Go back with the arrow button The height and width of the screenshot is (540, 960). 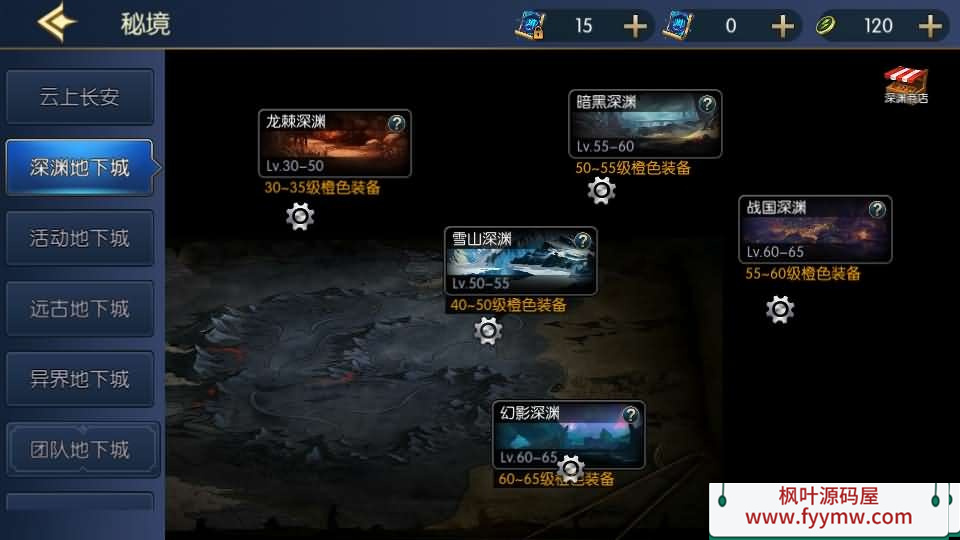coord(56,23)
